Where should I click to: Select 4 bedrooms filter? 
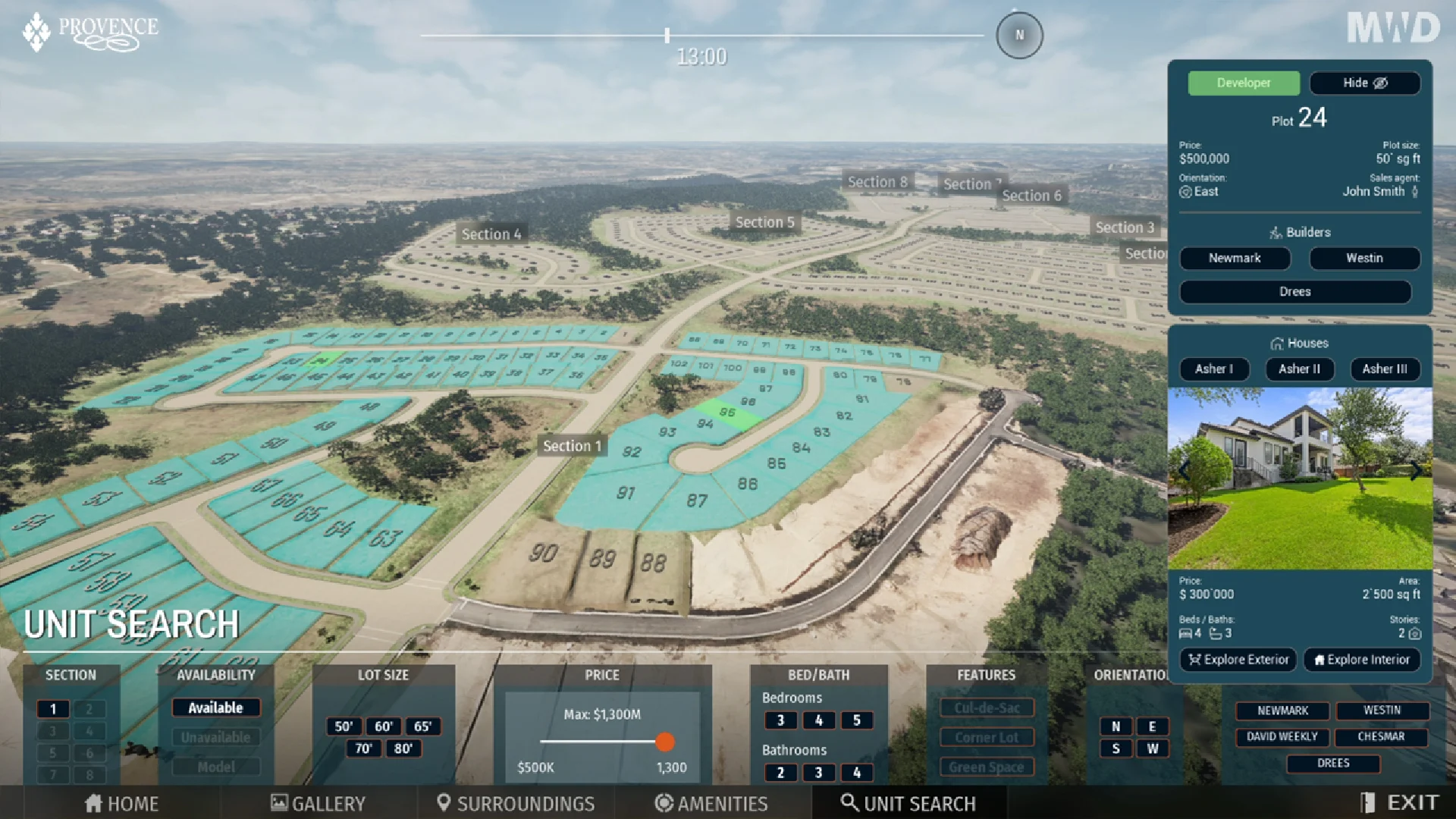[x=818, y=720]
